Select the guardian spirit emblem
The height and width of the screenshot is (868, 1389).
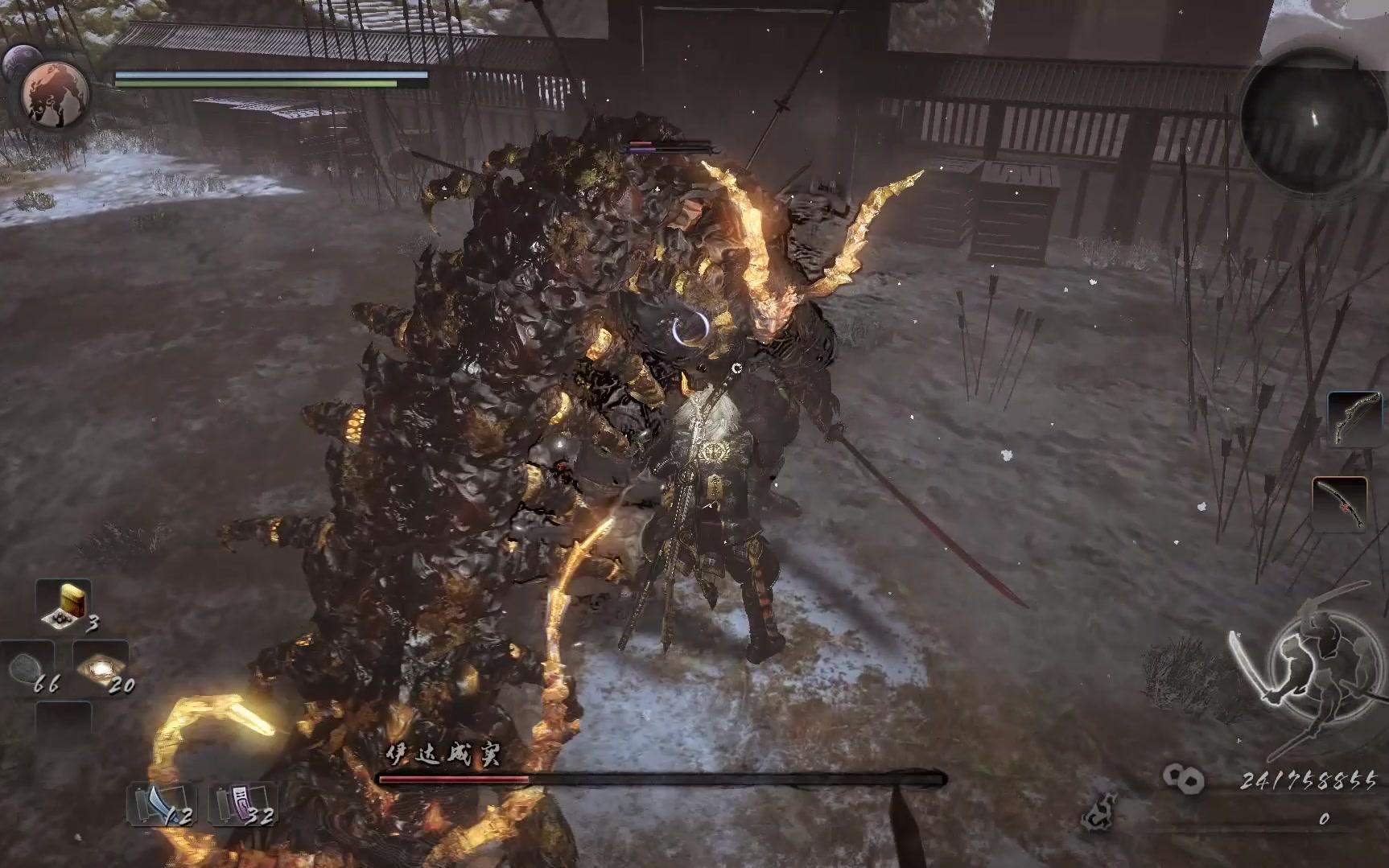(55, 93)
